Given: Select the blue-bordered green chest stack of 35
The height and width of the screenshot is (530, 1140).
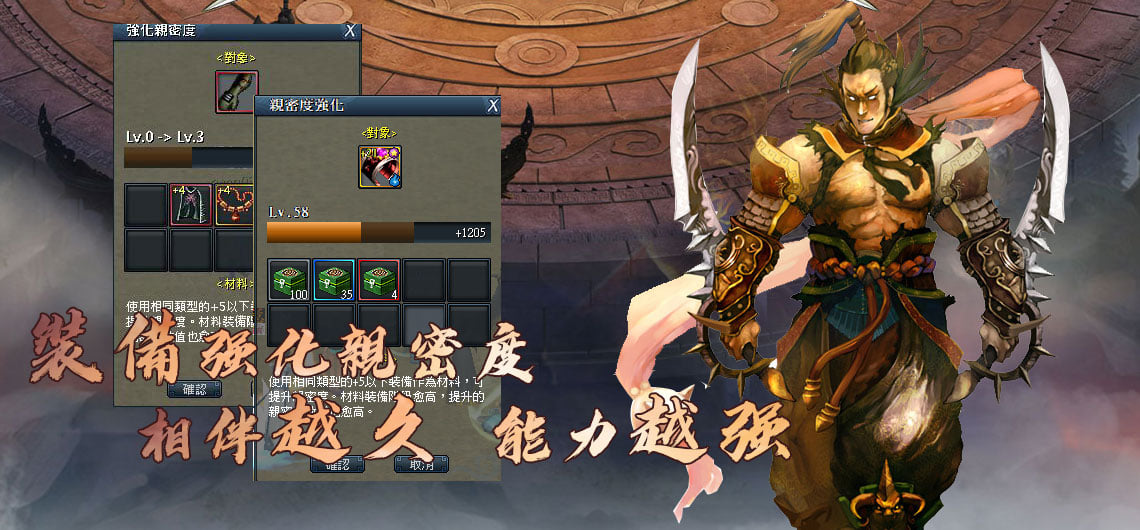Looking at the screenshot, I should coord(334,280).
